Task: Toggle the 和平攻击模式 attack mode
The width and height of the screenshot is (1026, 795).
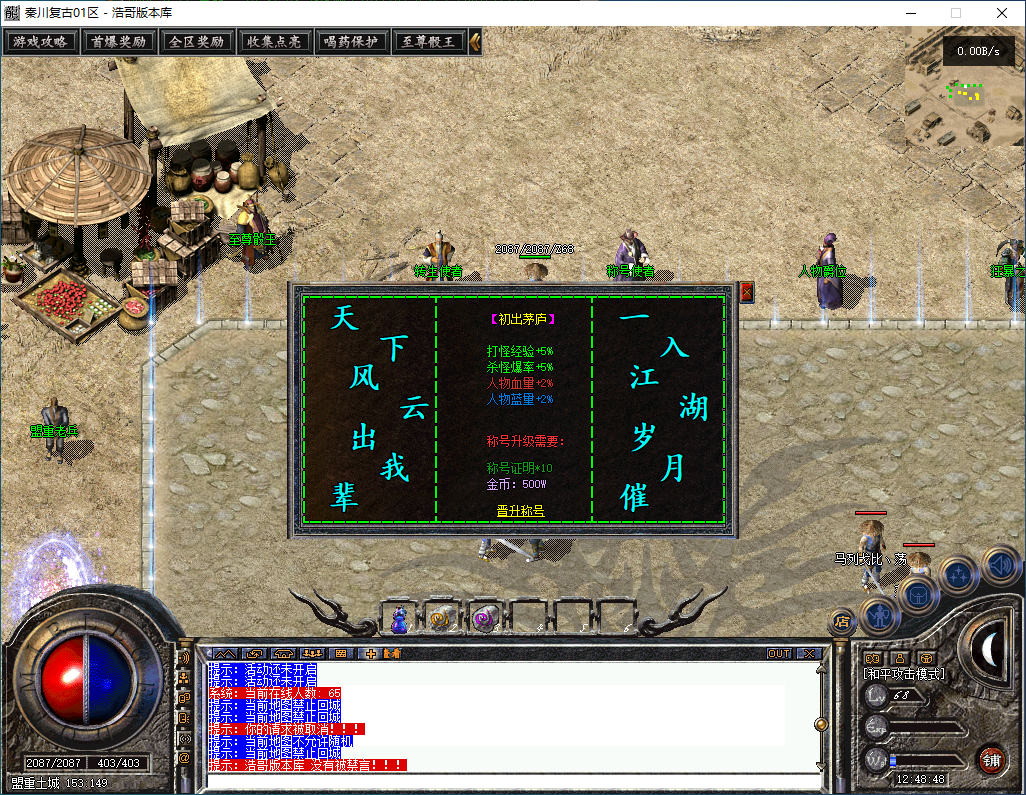Action: pos(904,674)
